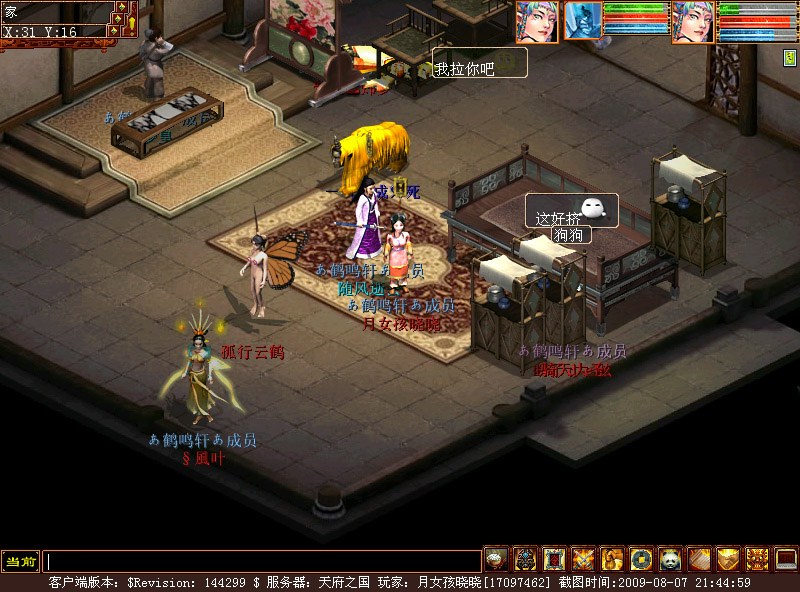The width and height of the screenshot is (800, 592).
Task: Select the panda icon in the bottom bar
Action: coord(670,560)
